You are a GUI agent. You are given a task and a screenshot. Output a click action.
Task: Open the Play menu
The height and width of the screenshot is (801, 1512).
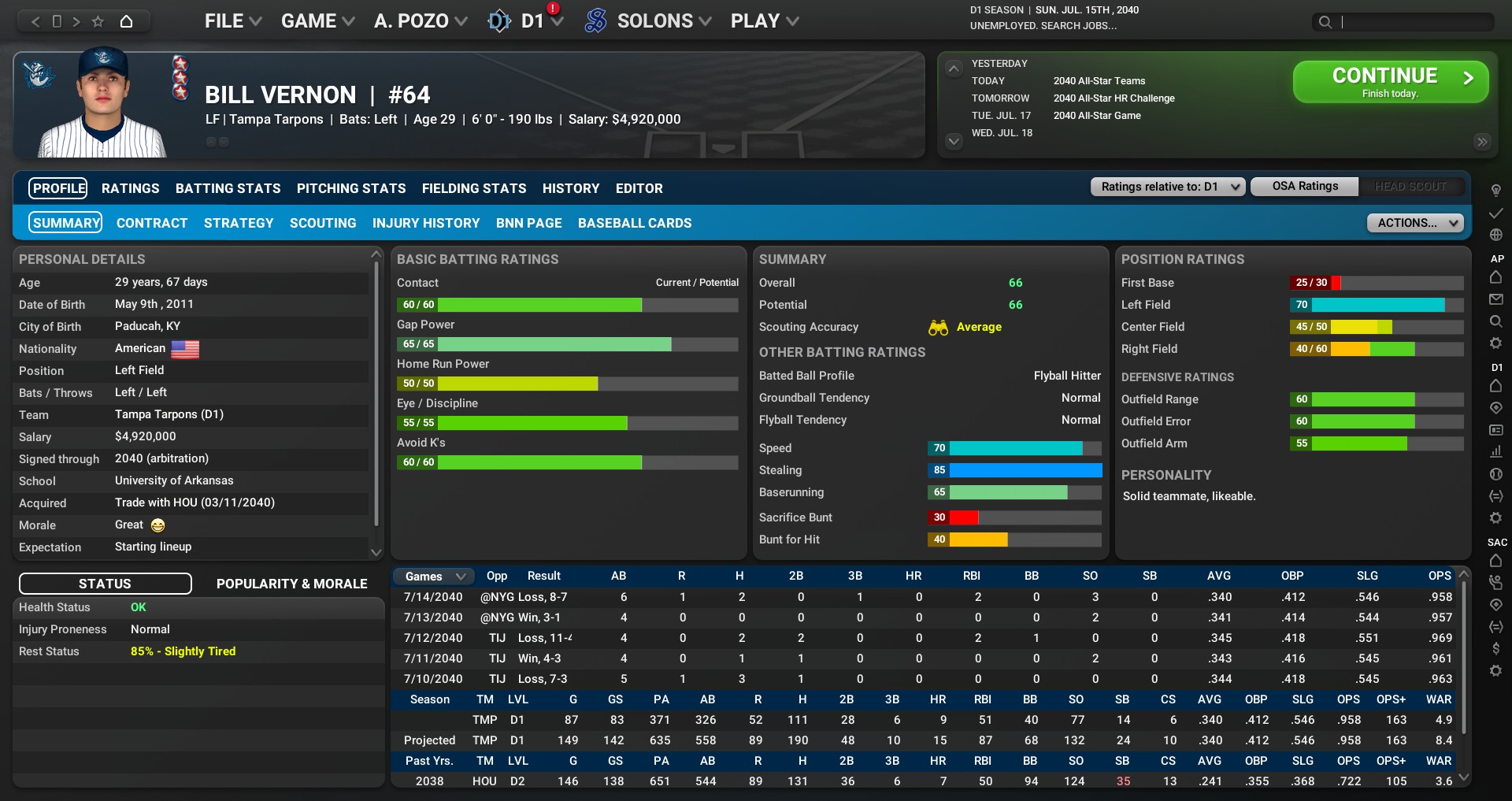click(x=764, y=21)
